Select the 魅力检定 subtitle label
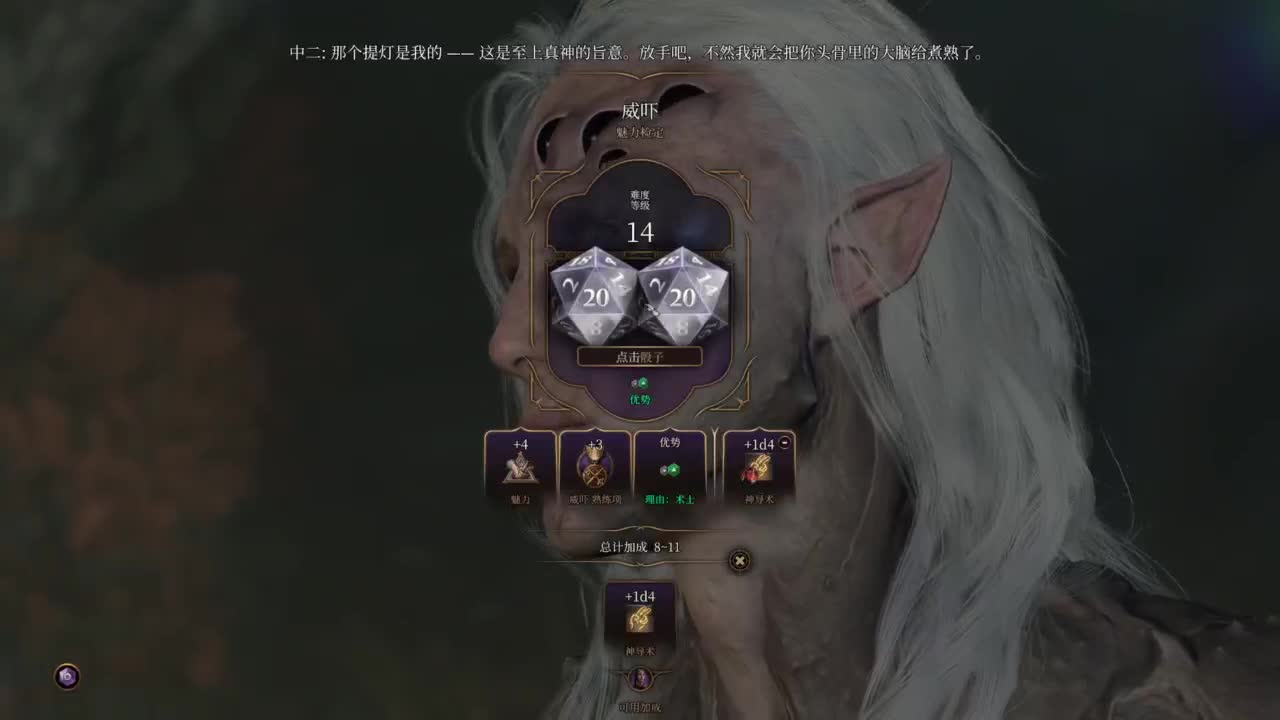 click(640, 132)
